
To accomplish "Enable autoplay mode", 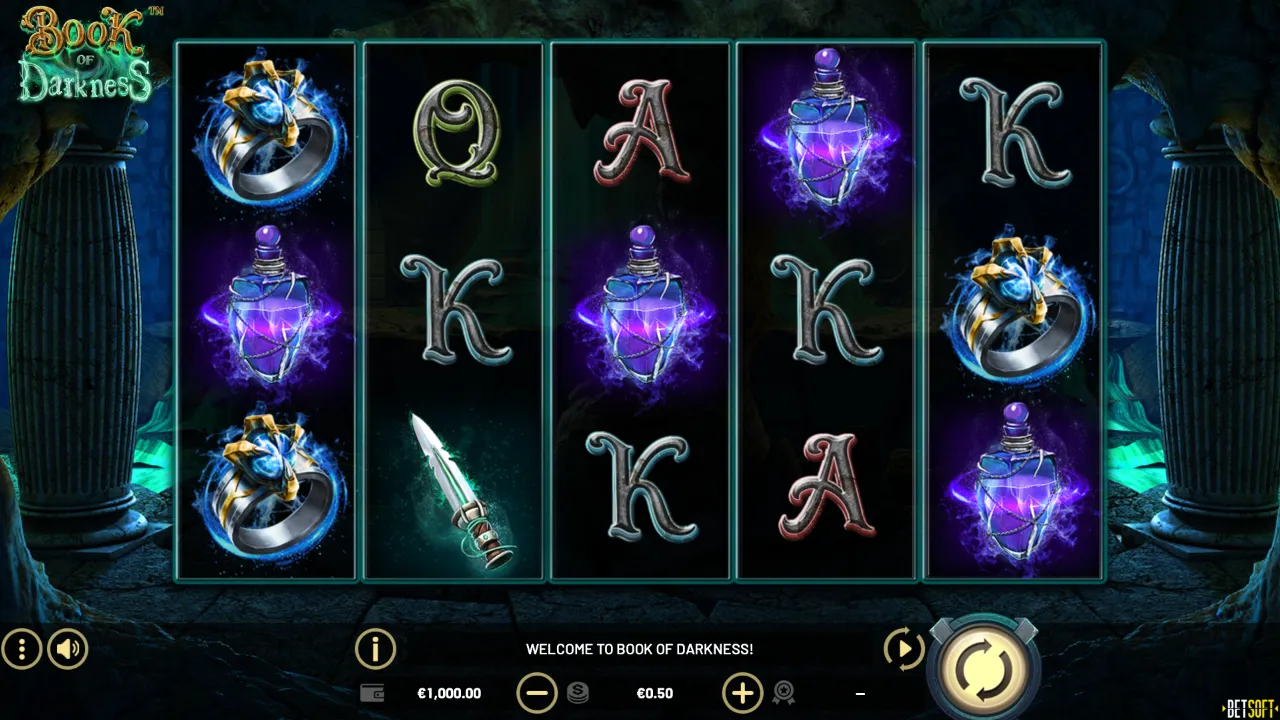I will pyautogui.click(x=903, y=649).
